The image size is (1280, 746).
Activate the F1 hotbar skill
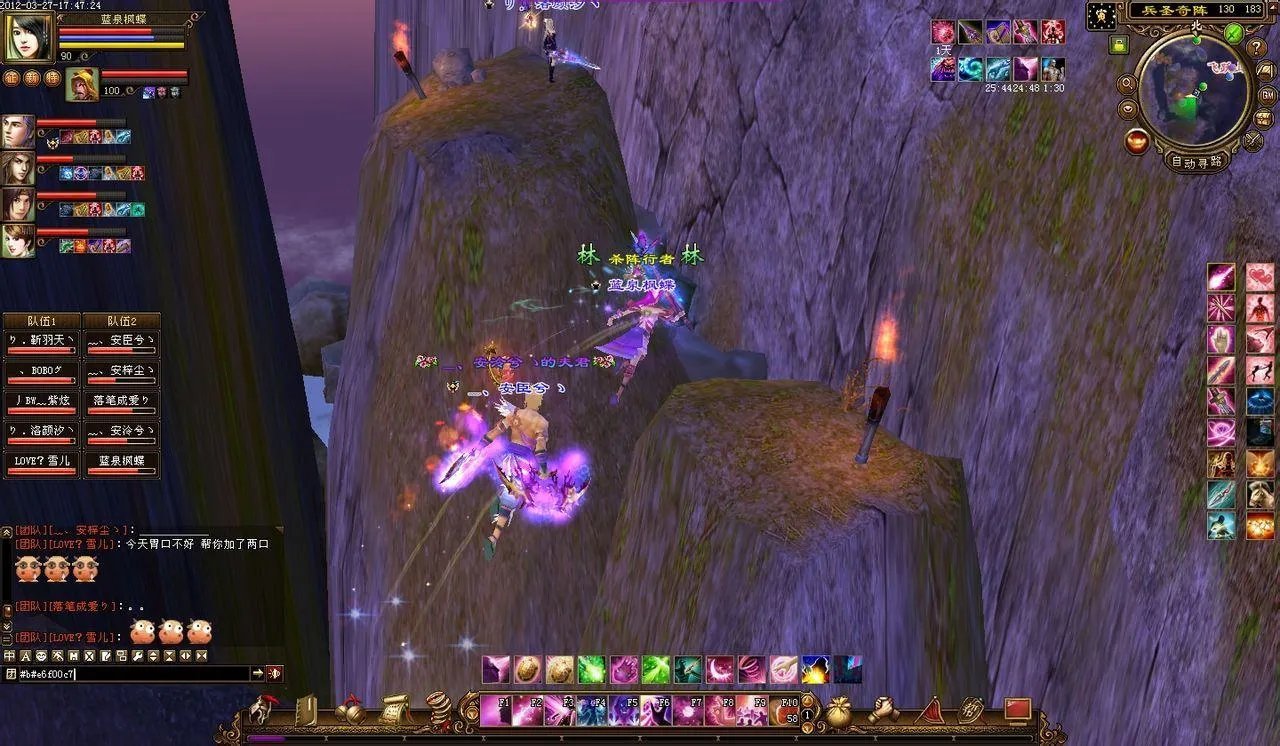coord(495,710)
